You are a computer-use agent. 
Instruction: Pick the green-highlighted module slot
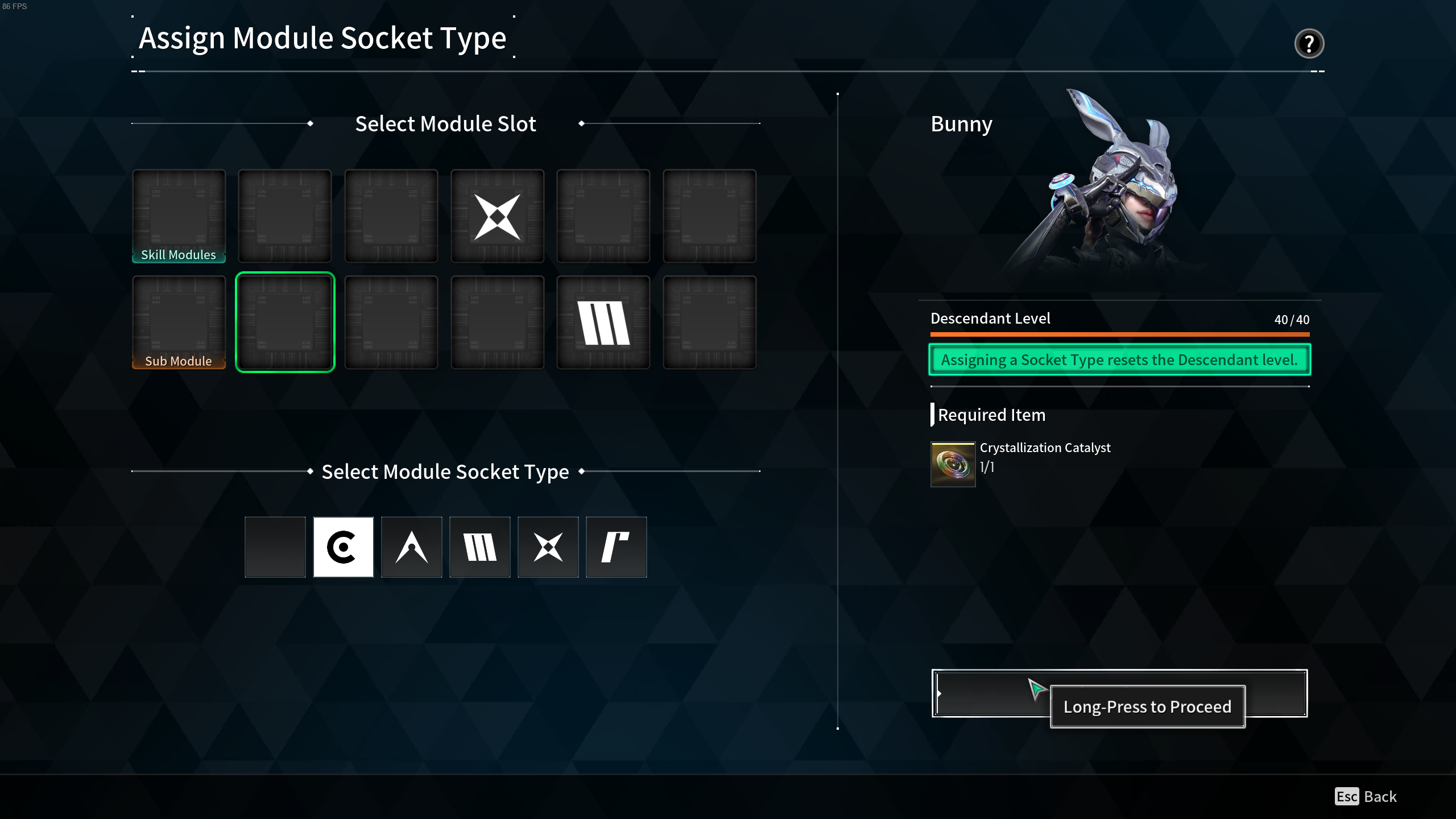(x=285, y=322)
